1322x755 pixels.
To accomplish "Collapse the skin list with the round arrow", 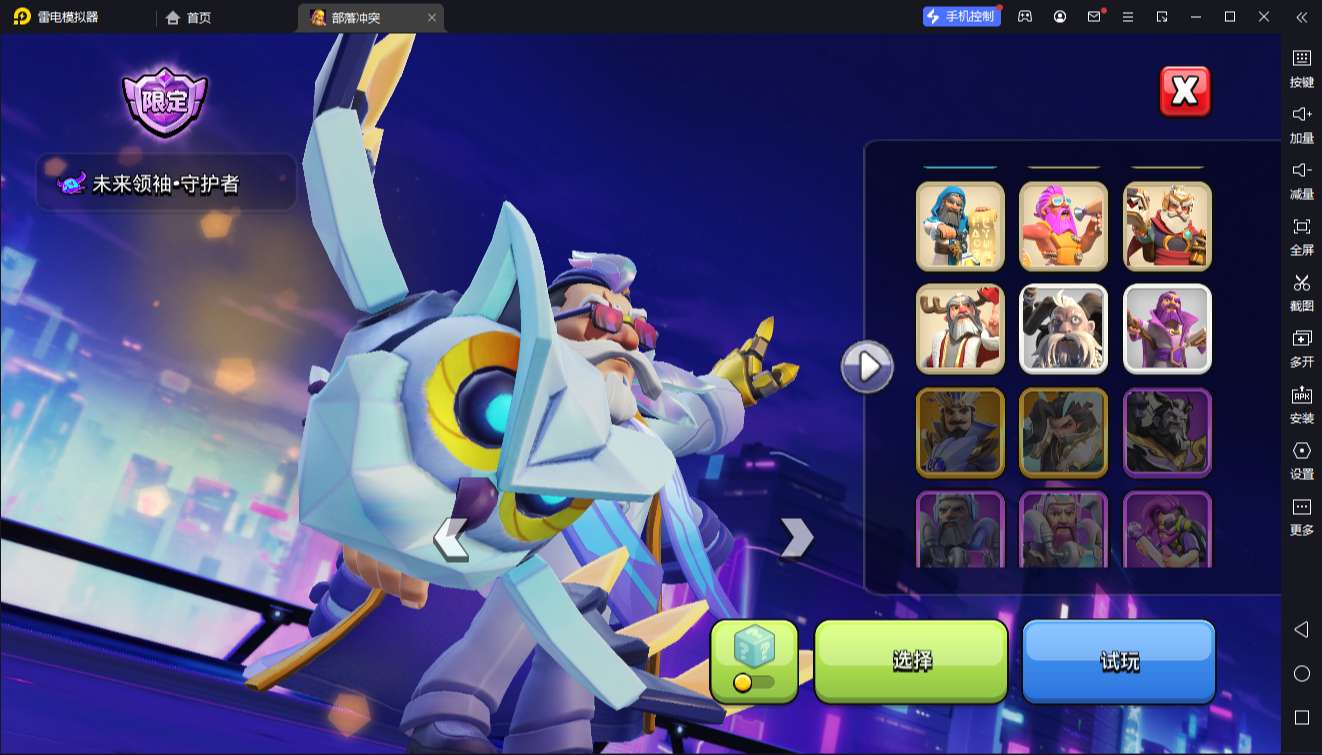I will coord(867,367).
